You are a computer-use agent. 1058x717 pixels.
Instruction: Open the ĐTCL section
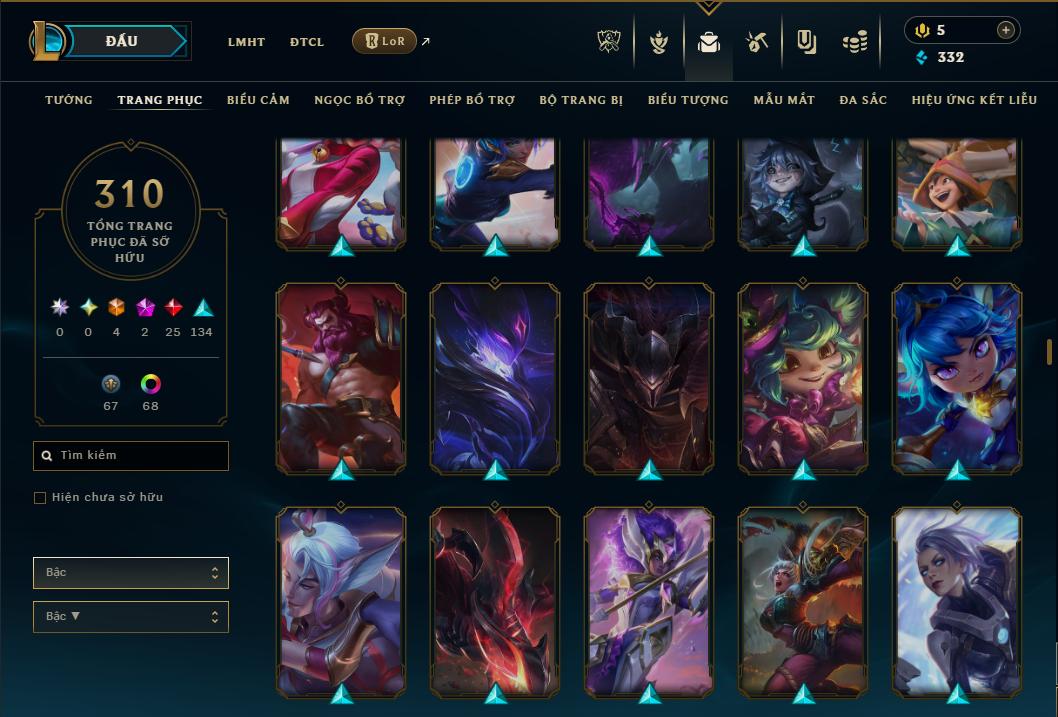[307, 42]
